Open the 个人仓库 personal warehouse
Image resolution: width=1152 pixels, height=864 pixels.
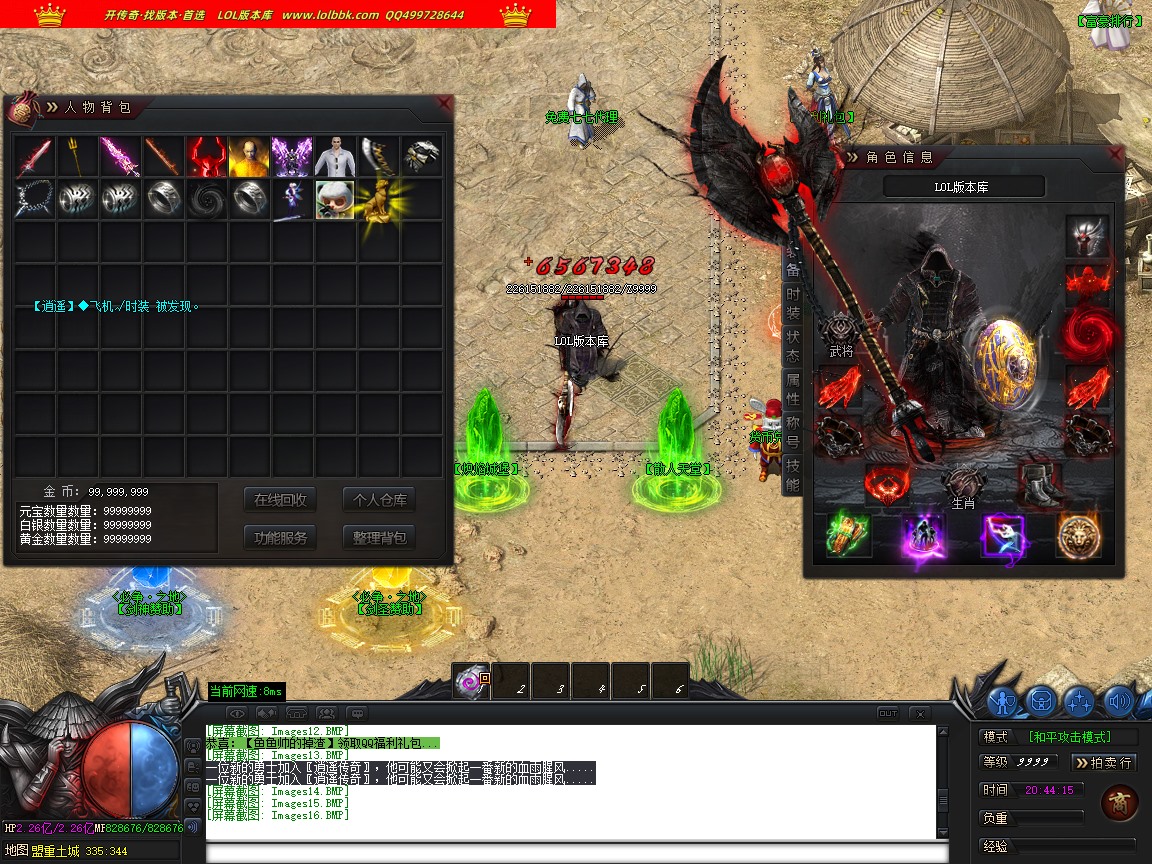click(379, 500)
